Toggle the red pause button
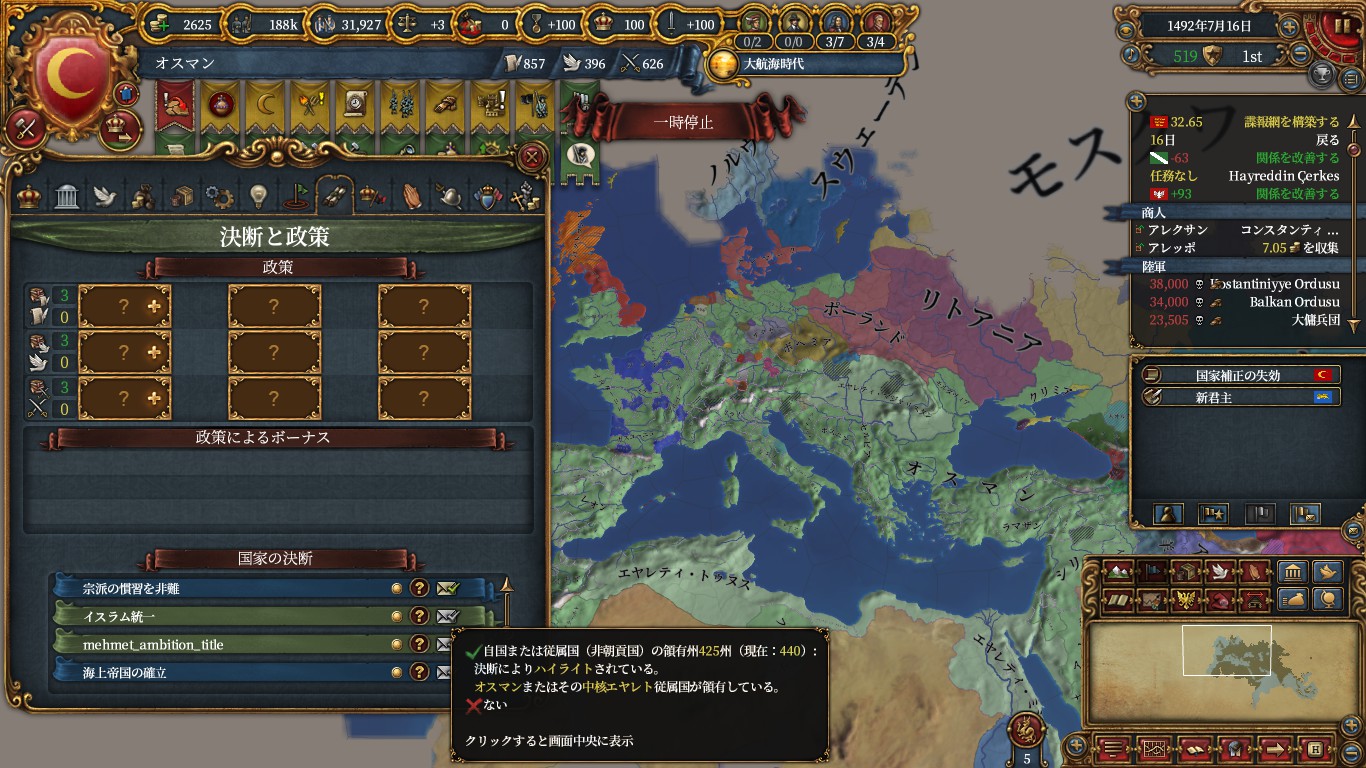The image size is (1366, 768). tap(1337, 26)
